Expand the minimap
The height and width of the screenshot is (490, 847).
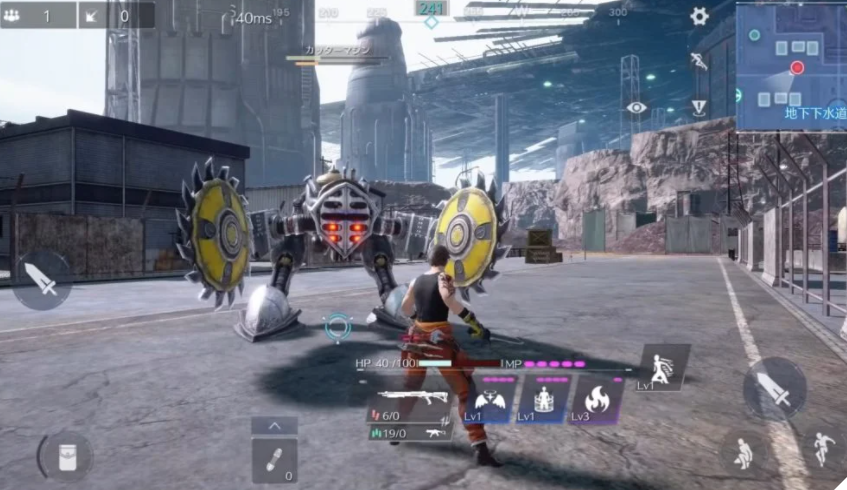pos(791,66)
